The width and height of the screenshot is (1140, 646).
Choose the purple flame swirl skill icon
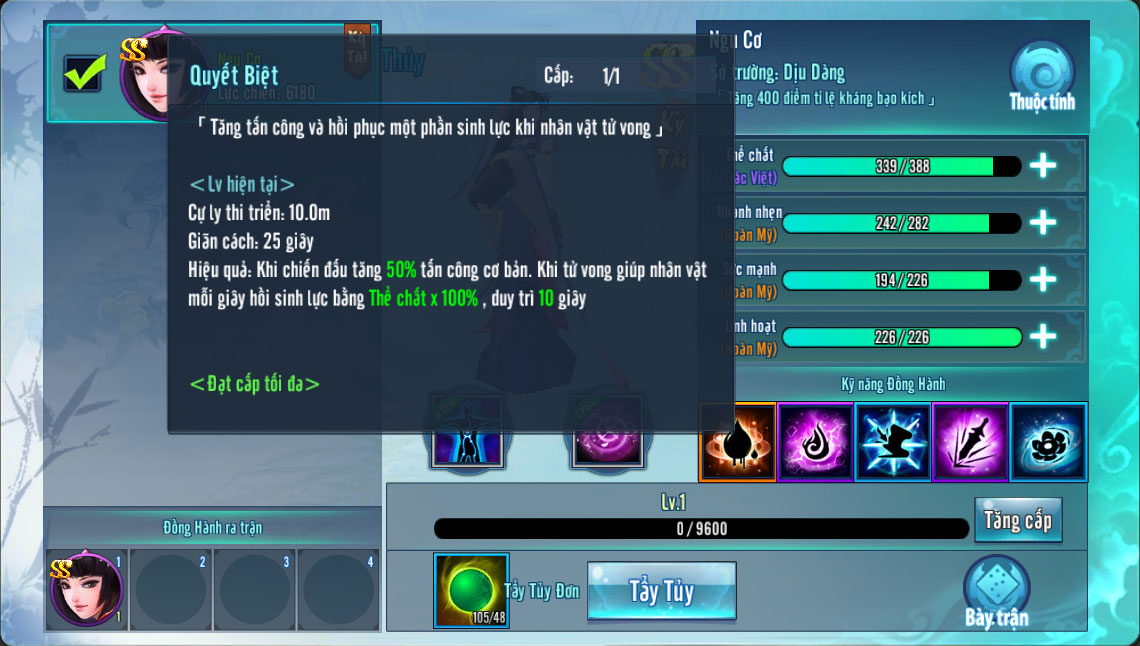click(815, 442)
